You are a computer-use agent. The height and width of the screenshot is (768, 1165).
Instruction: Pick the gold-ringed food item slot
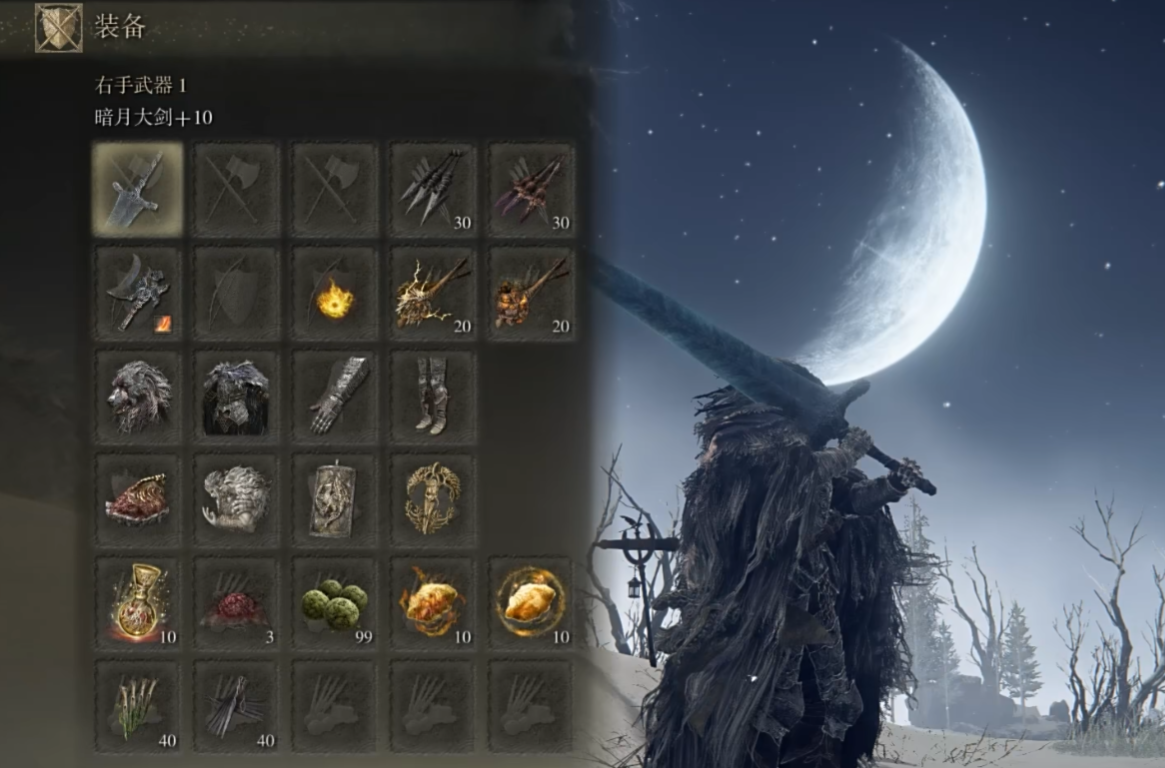click(x=531, y=603)
